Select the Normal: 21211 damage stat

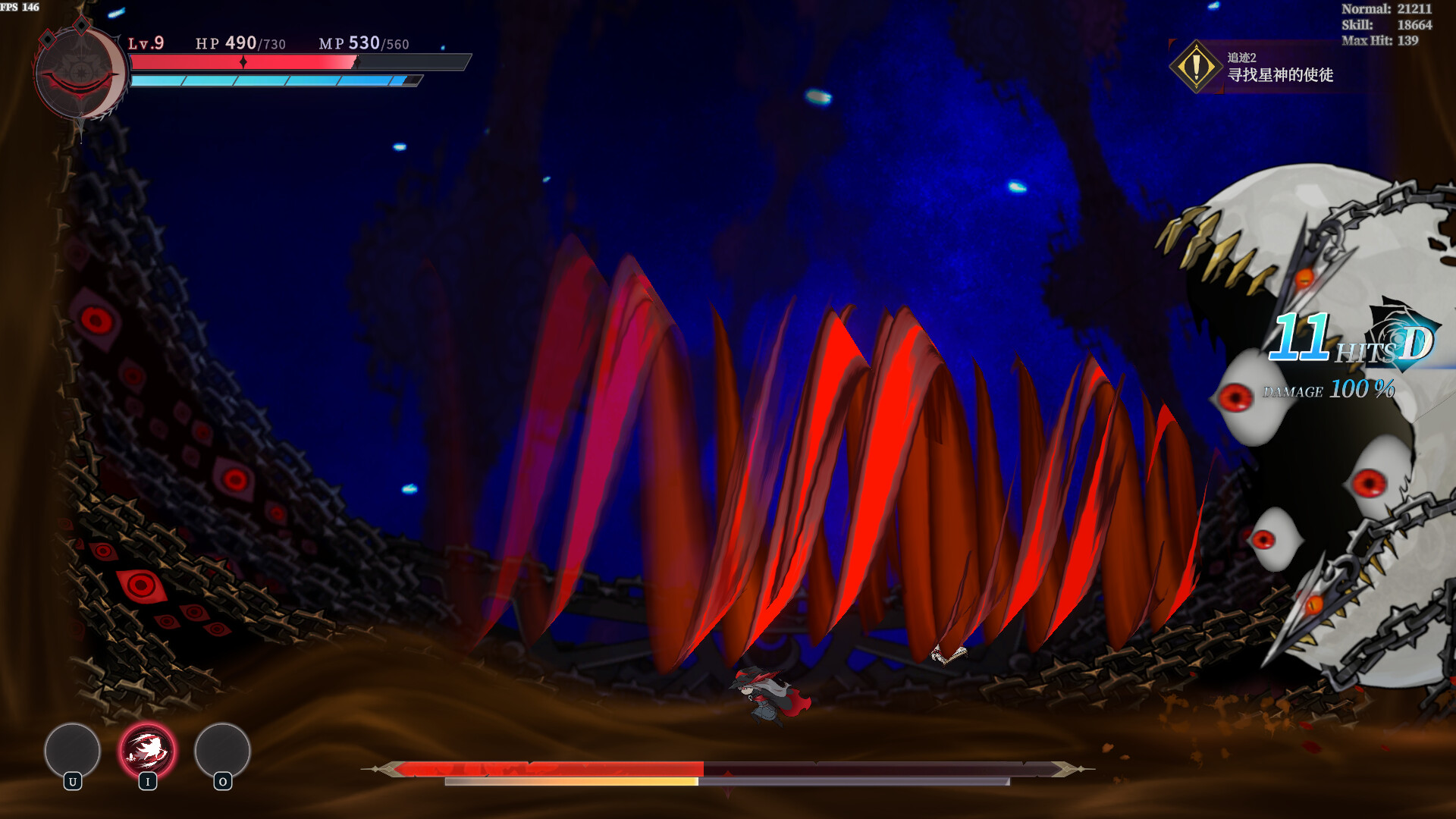point(1387,10)
